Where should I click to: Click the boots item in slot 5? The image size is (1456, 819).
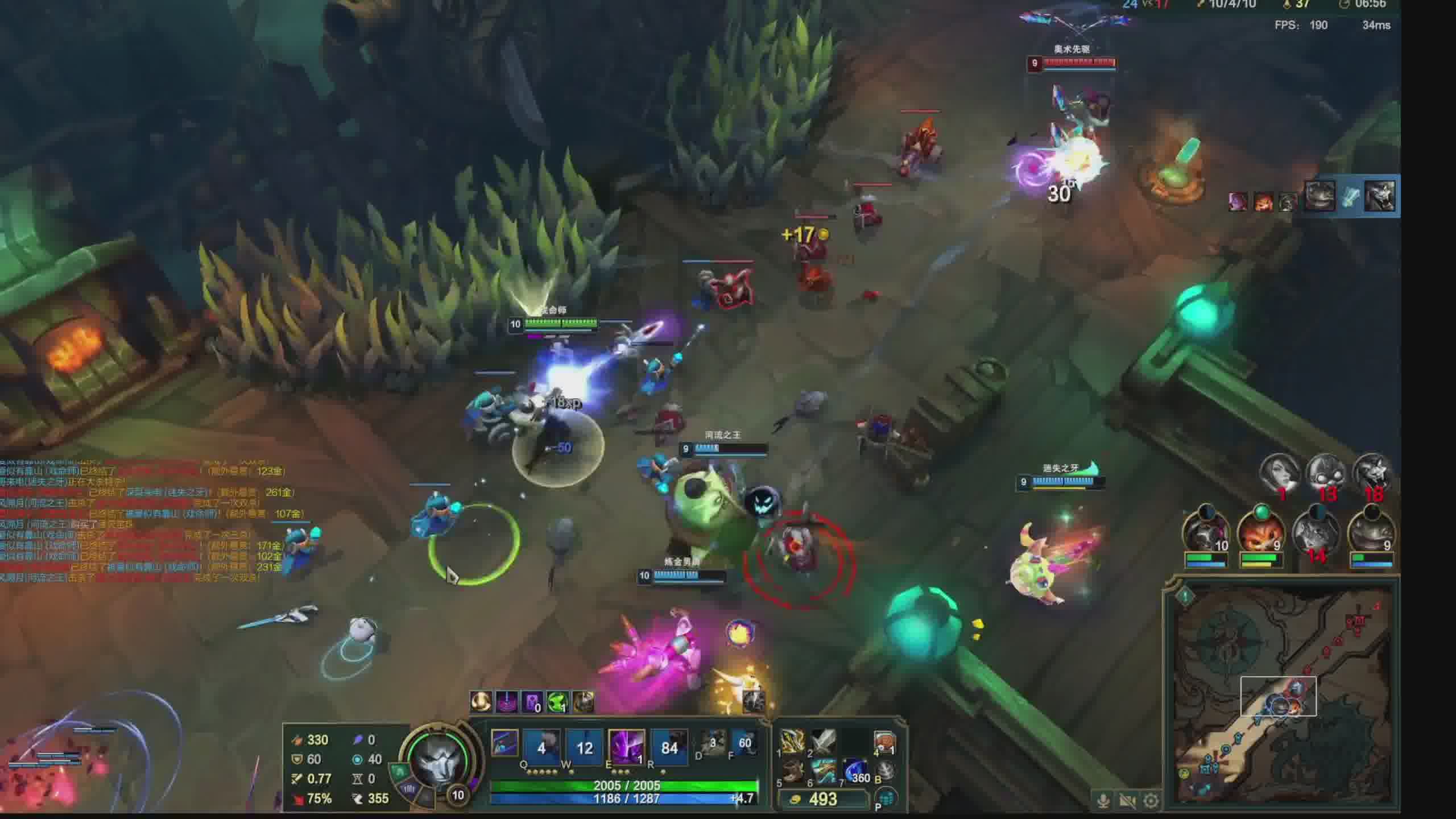pyautogui.click(x=792, y=772)
